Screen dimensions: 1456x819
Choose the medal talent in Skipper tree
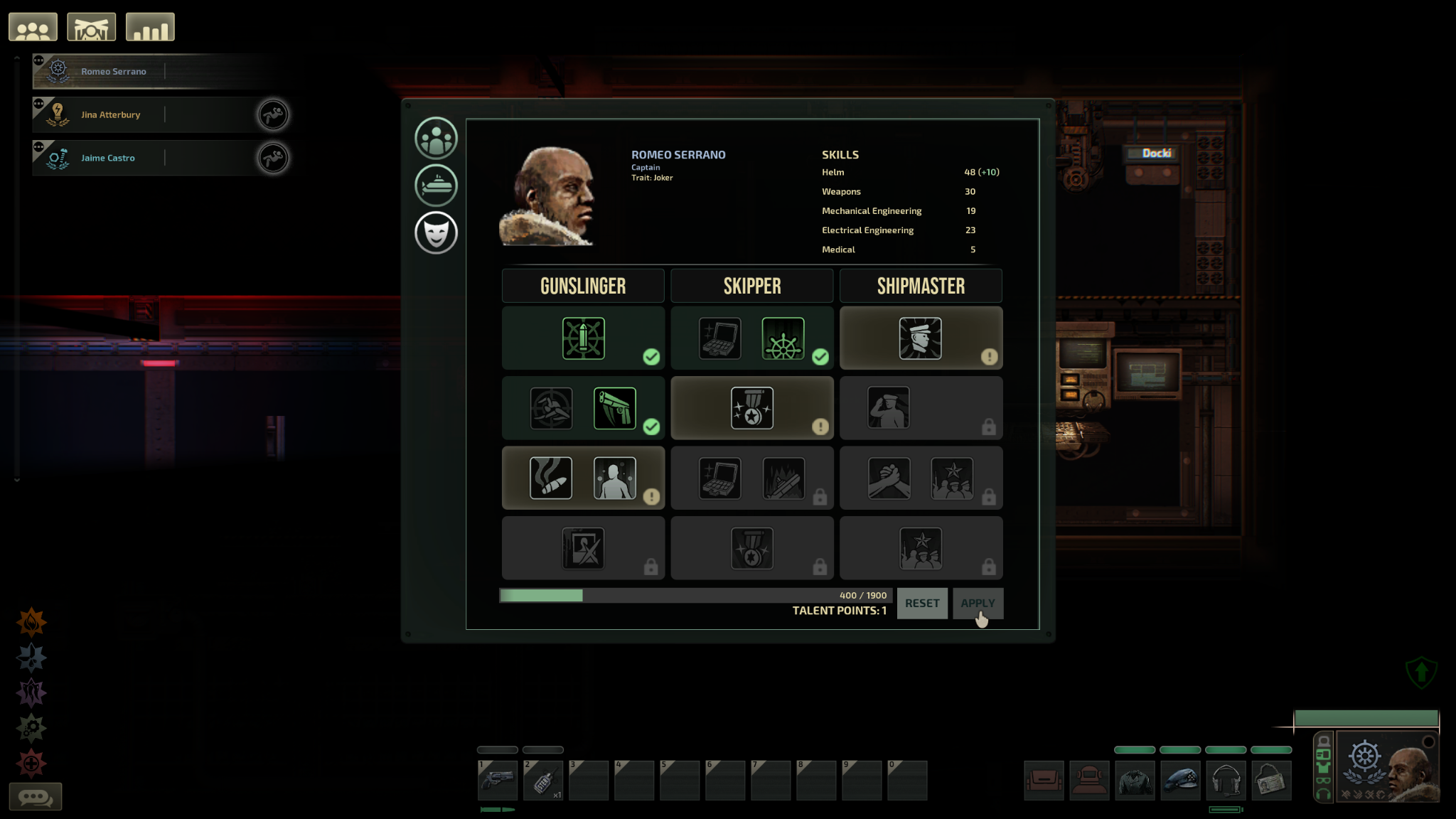[x=751, y=408]
